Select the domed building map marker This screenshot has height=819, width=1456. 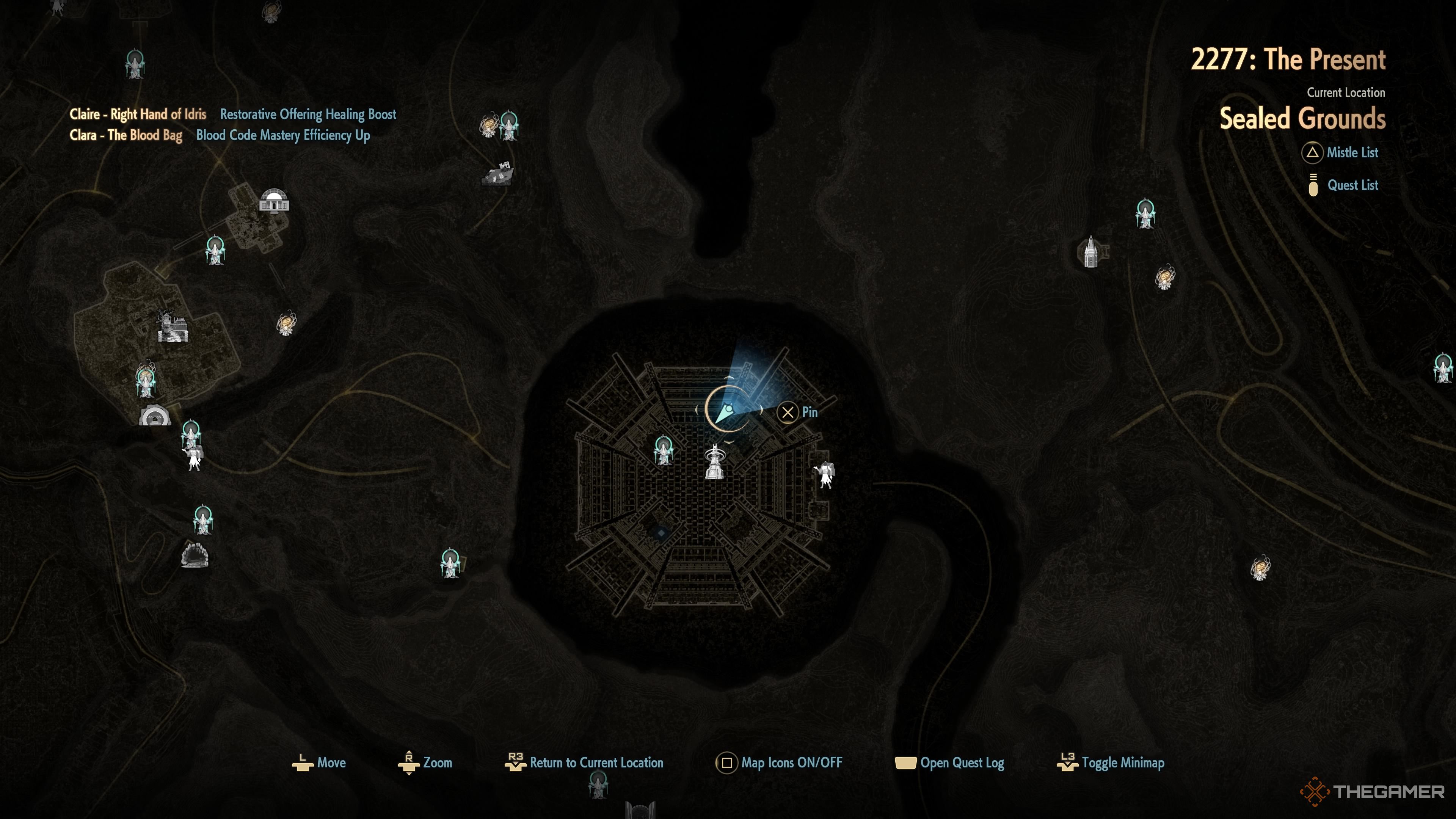click(x=274, y=201)
